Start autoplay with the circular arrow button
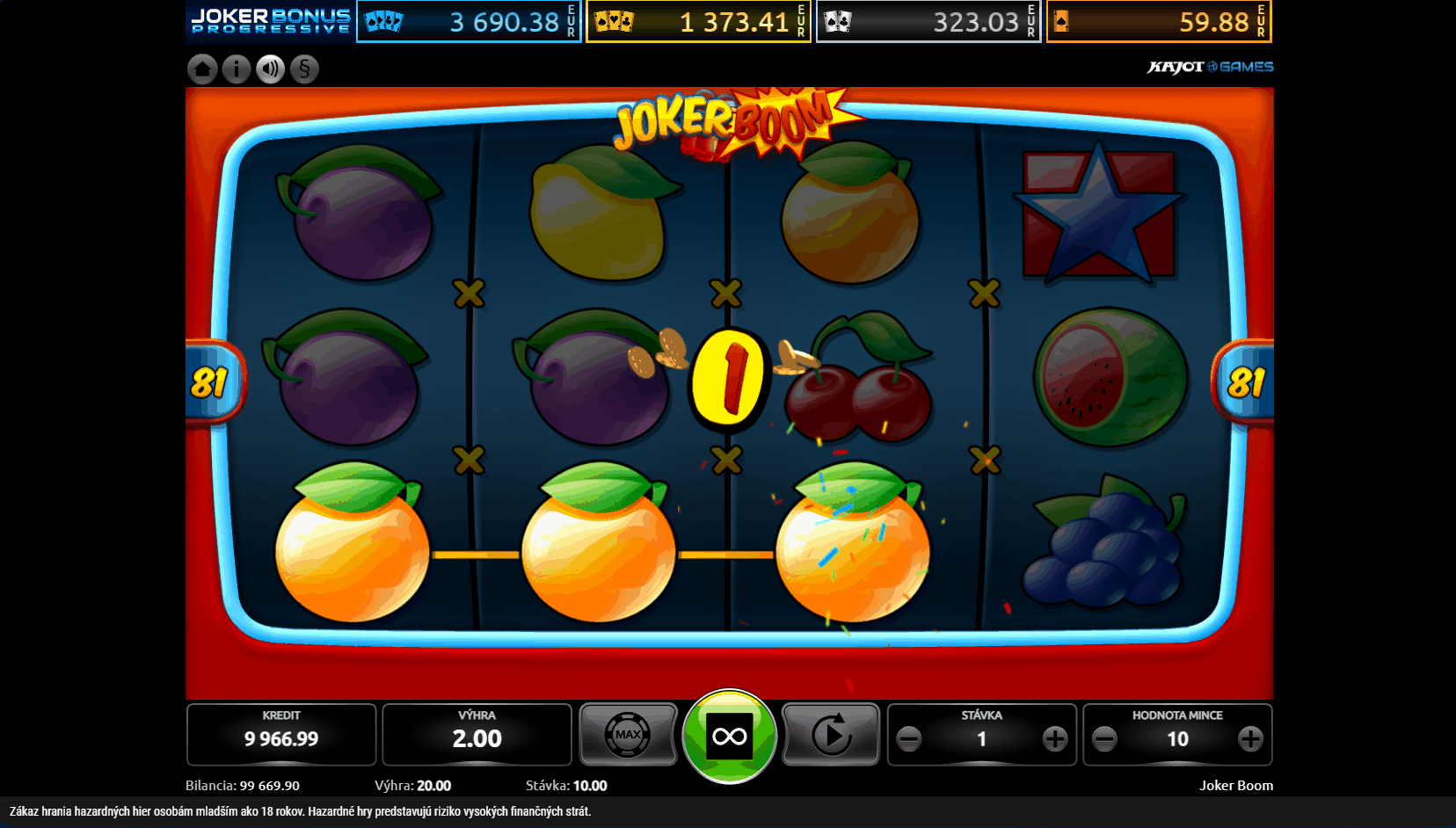The image size is (1456, 828). pos(831,735)
